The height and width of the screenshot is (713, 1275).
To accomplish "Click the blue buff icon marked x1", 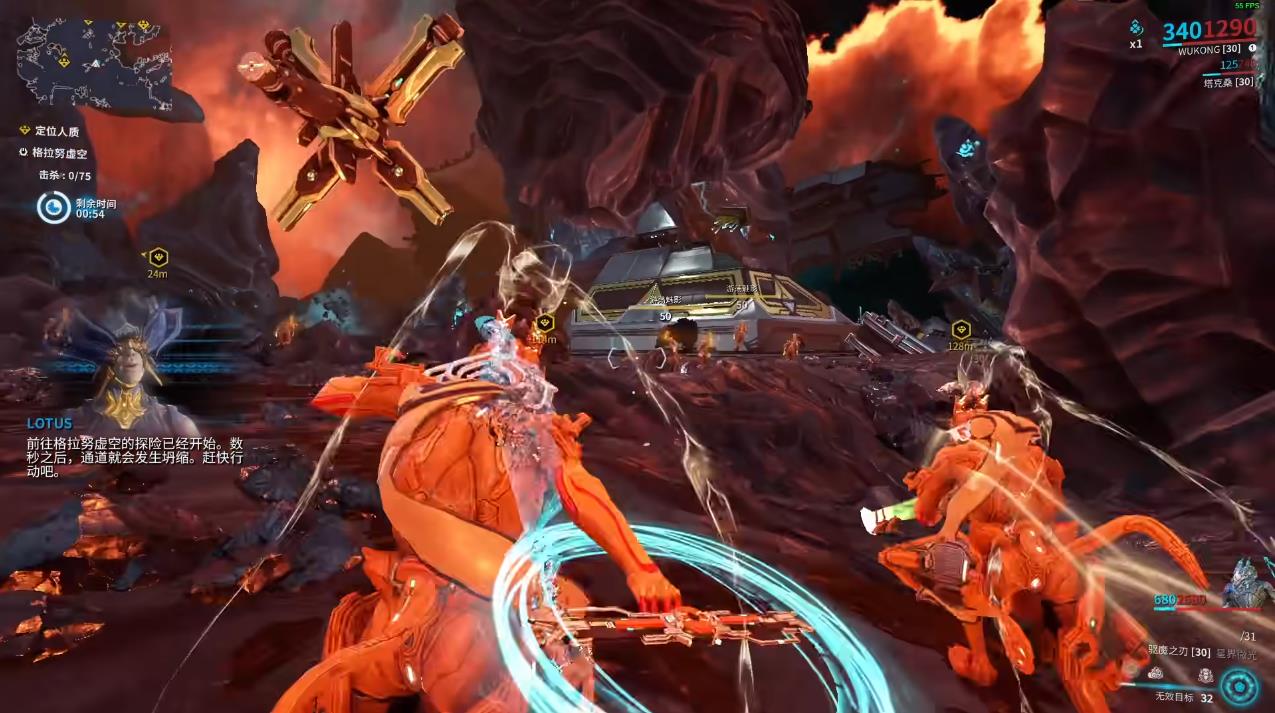I will (1136, 29).
